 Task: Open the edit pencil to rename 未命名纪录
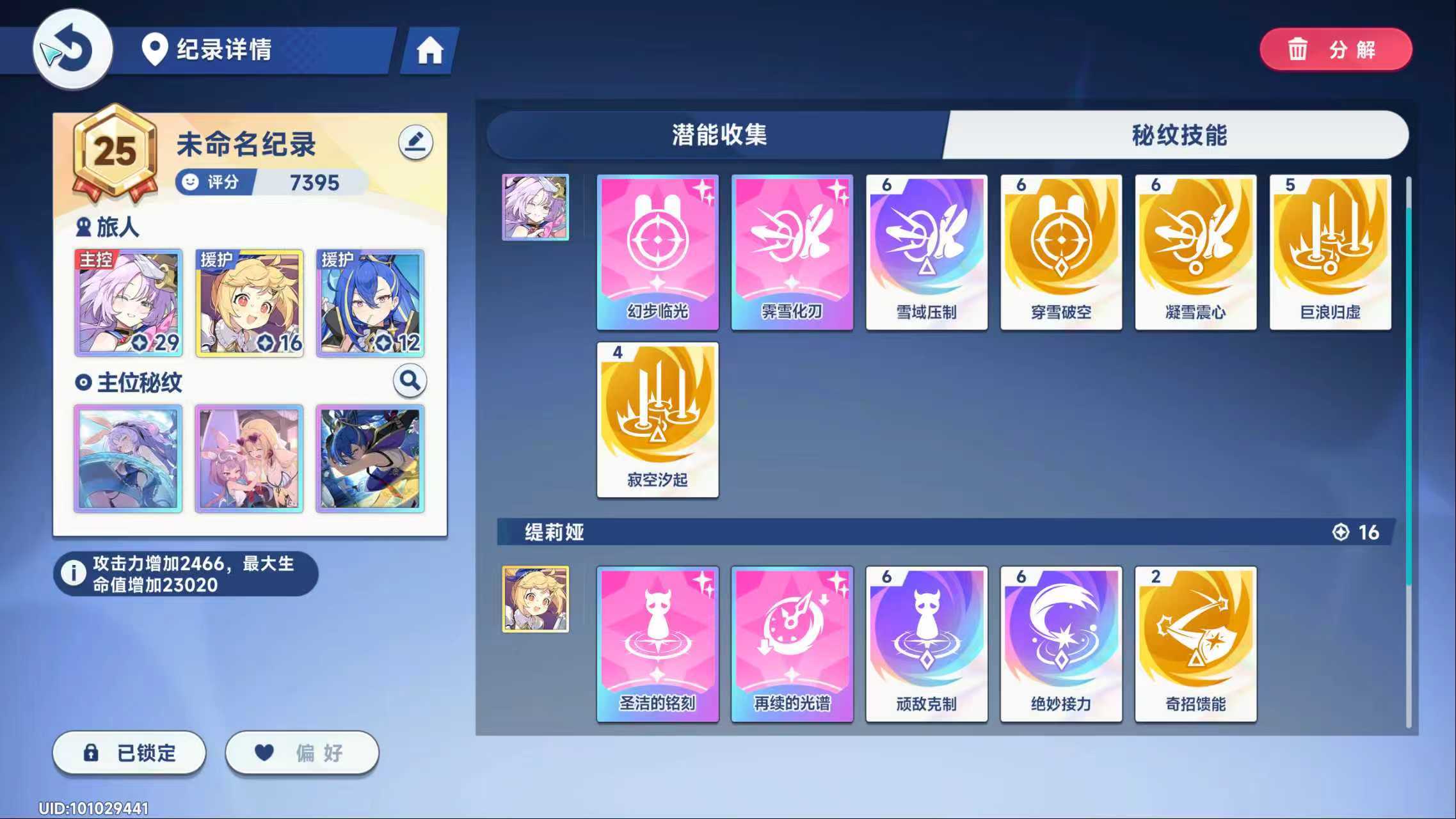click(x=415, y=142)
